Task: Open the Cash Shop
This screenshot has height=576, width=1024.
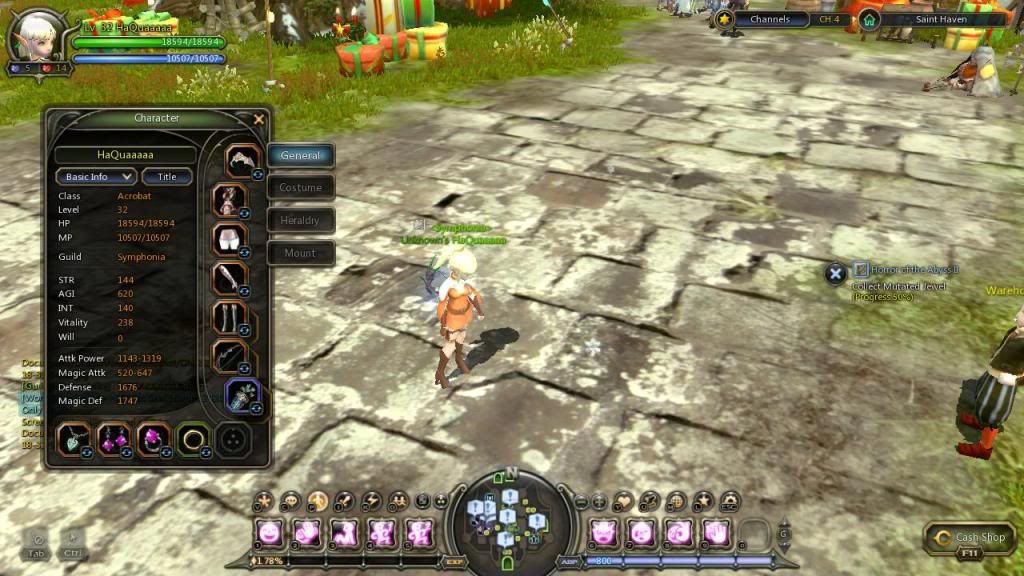Action: (x=971, y=538)
